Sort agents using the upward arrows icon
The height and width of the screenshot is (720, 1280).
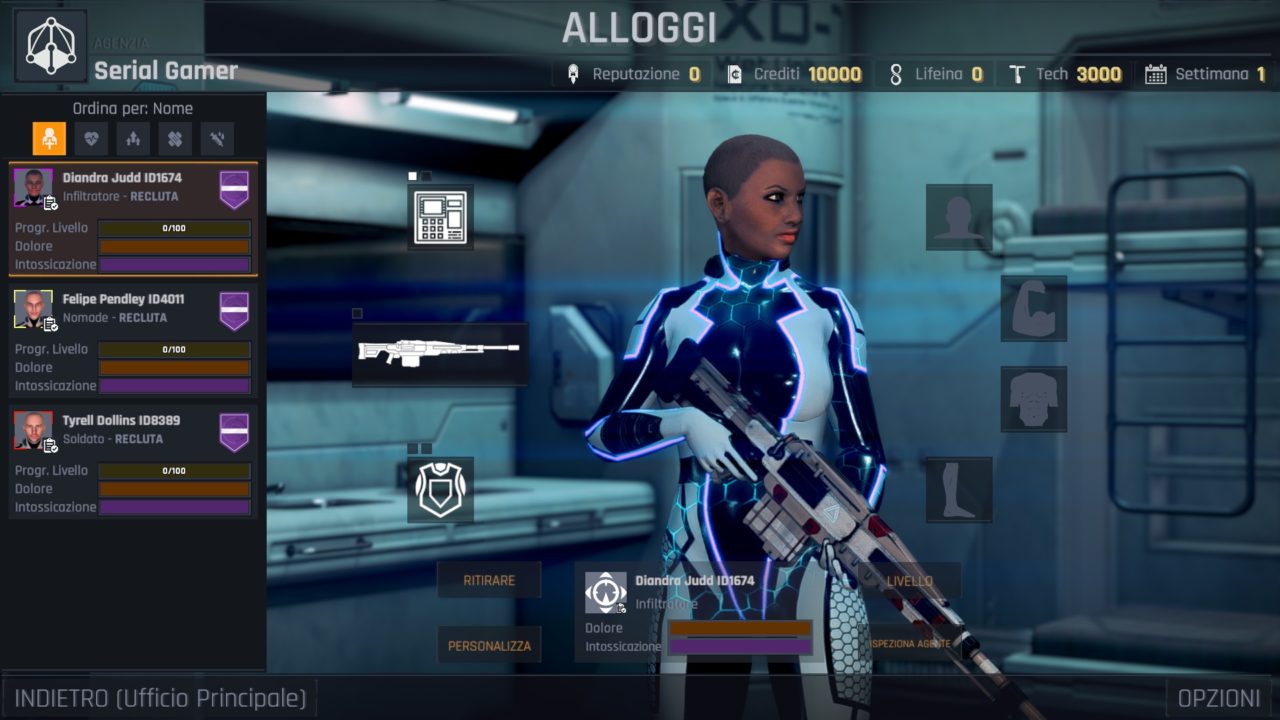133,139
